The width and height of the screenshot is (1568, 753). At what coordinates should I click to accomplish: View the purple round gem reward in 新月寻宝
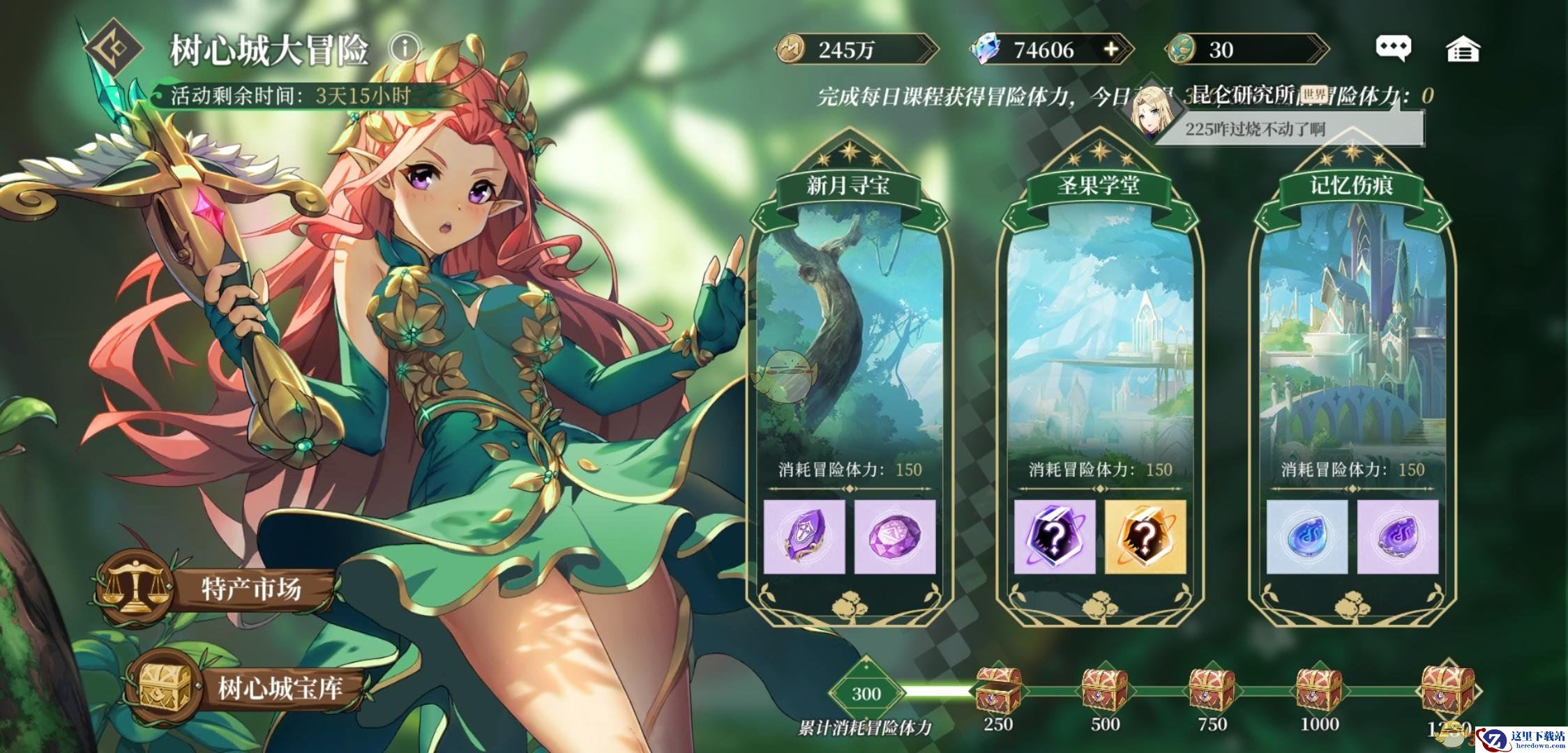895,537
